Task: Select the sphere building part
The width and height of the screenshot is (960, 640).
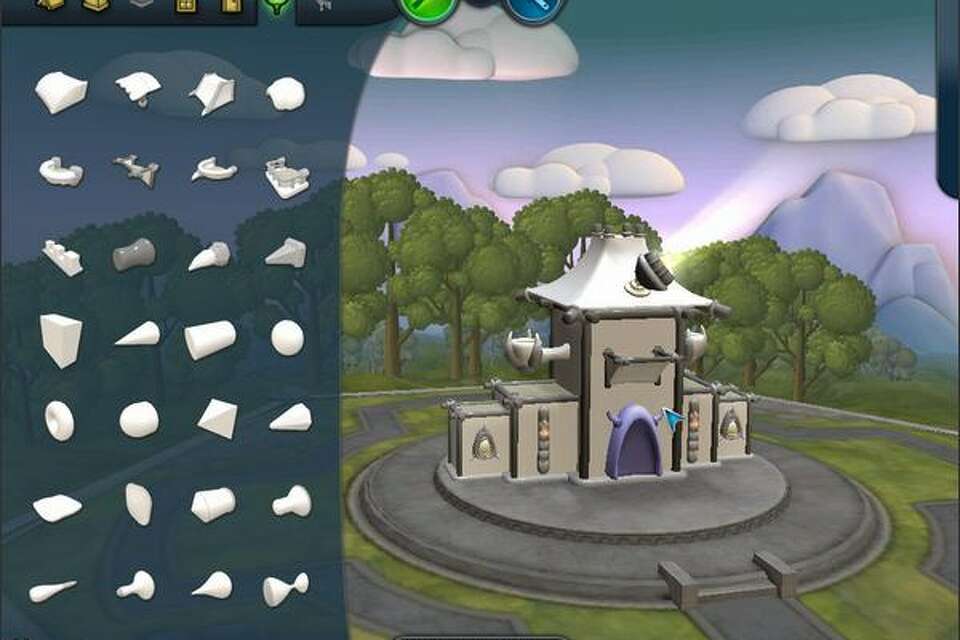Action: click(x=287, y=338)
